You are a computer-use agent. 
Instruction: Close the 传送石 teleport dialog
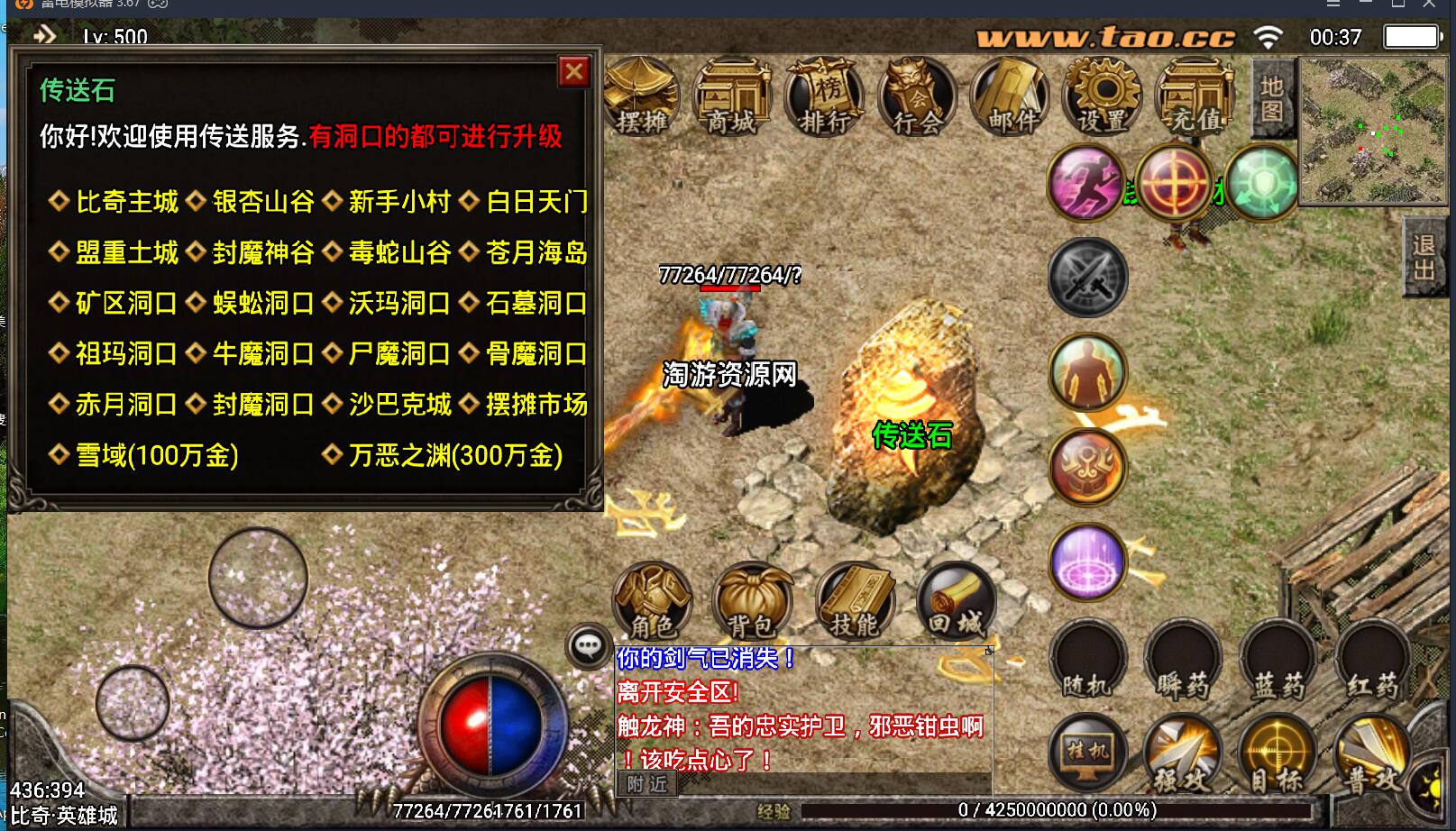click(x=574, y=72)
